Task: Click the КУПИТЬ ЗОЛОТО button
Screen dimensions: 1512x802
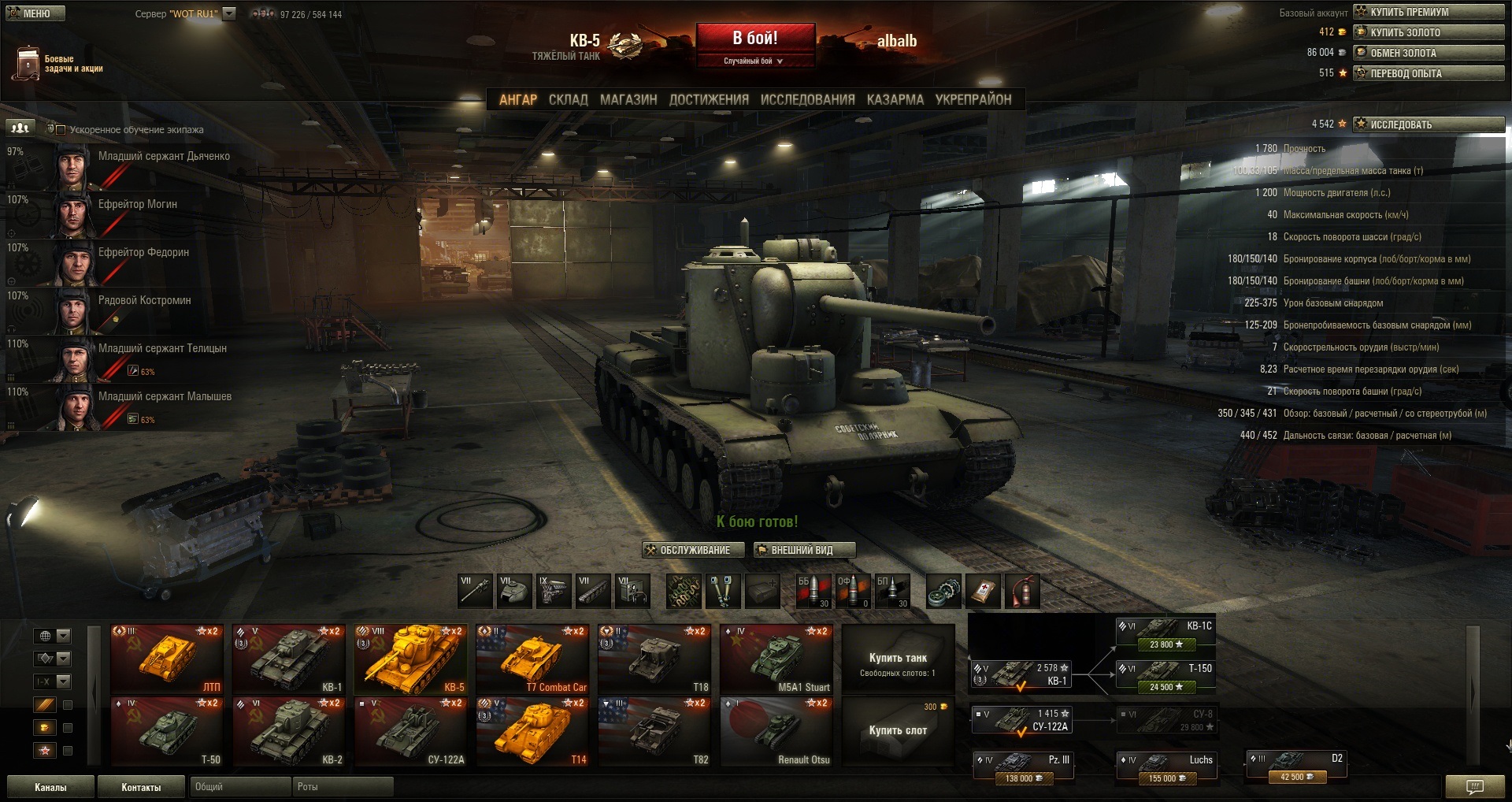Action: pos(1429,32)
